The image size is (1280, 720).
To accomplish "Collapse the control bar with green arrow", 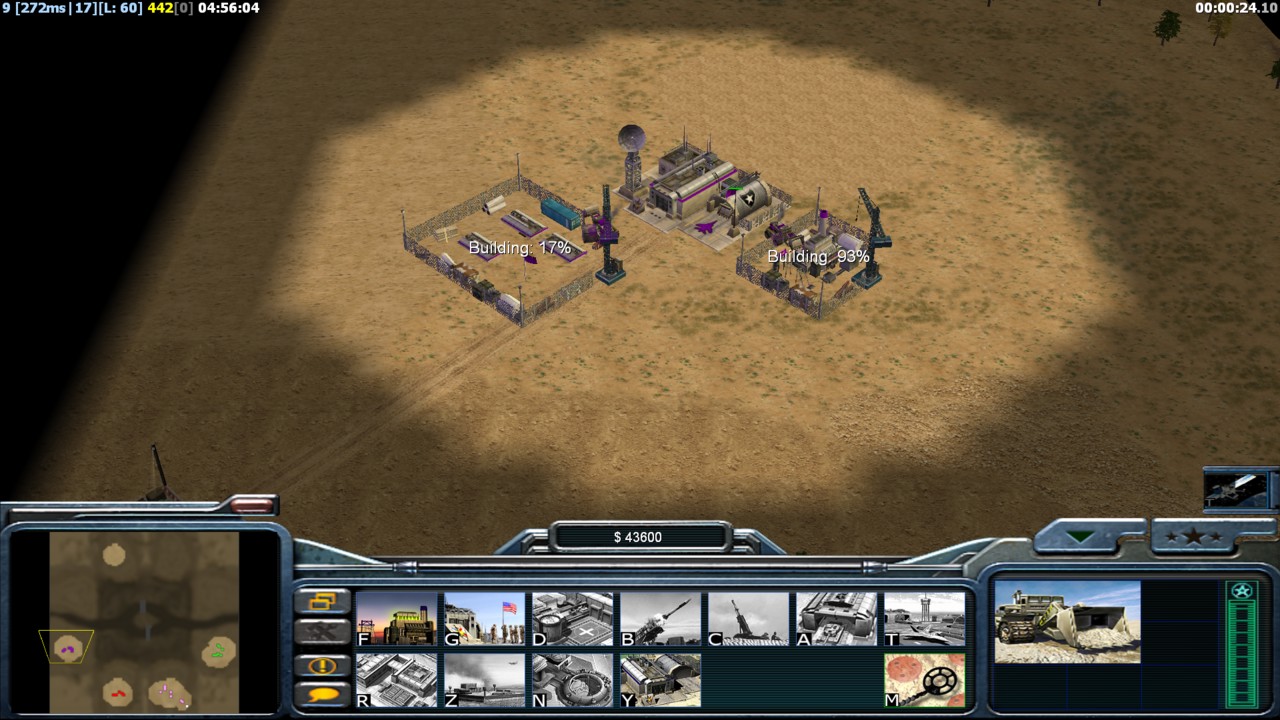I will [x=1080, y=537].
